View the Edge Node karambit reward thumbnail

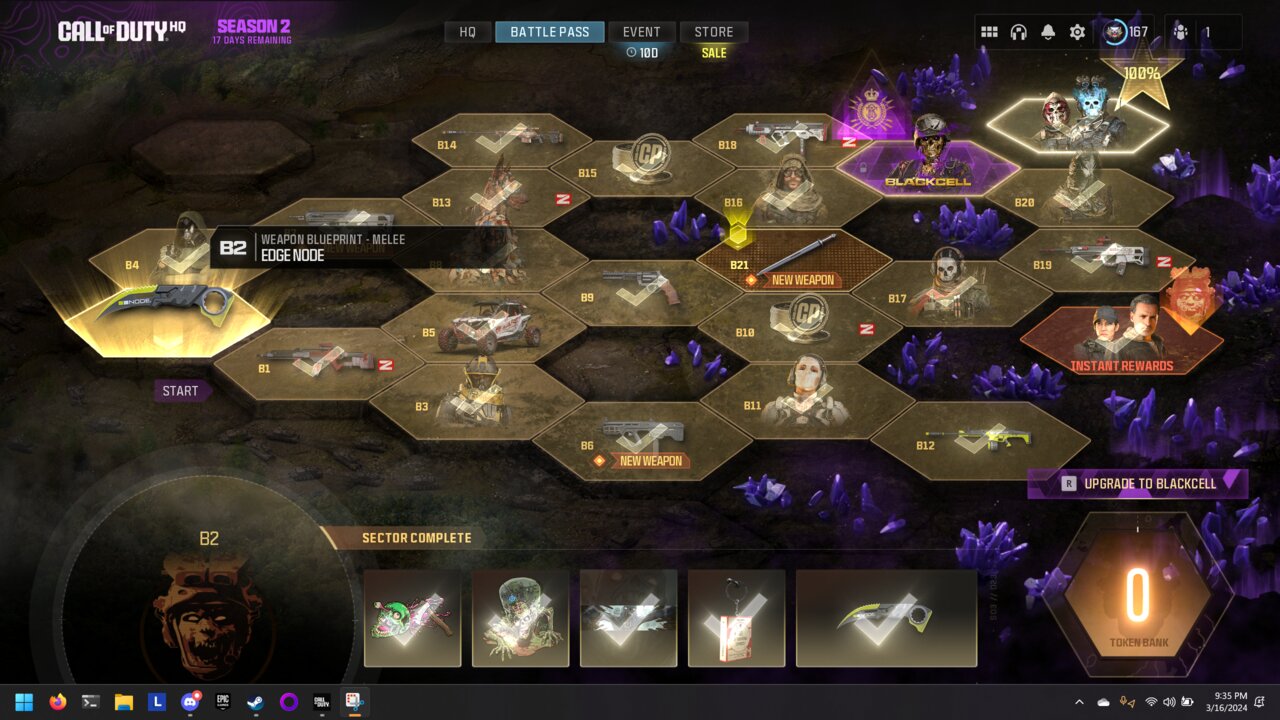(886, 618)
